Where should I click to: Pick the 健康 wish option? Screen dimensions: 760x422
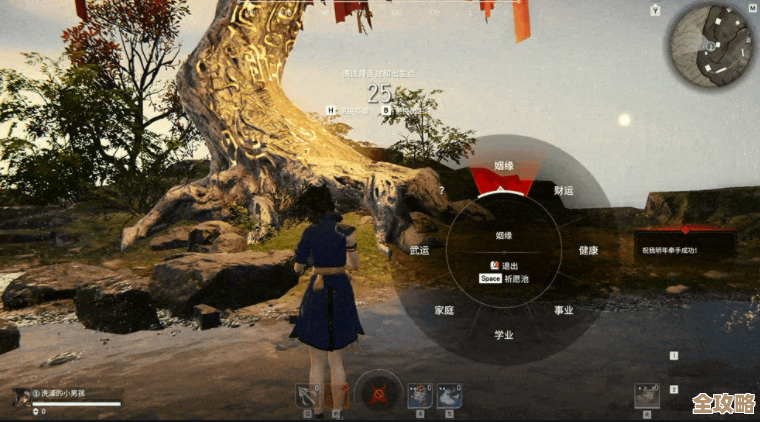588,250
